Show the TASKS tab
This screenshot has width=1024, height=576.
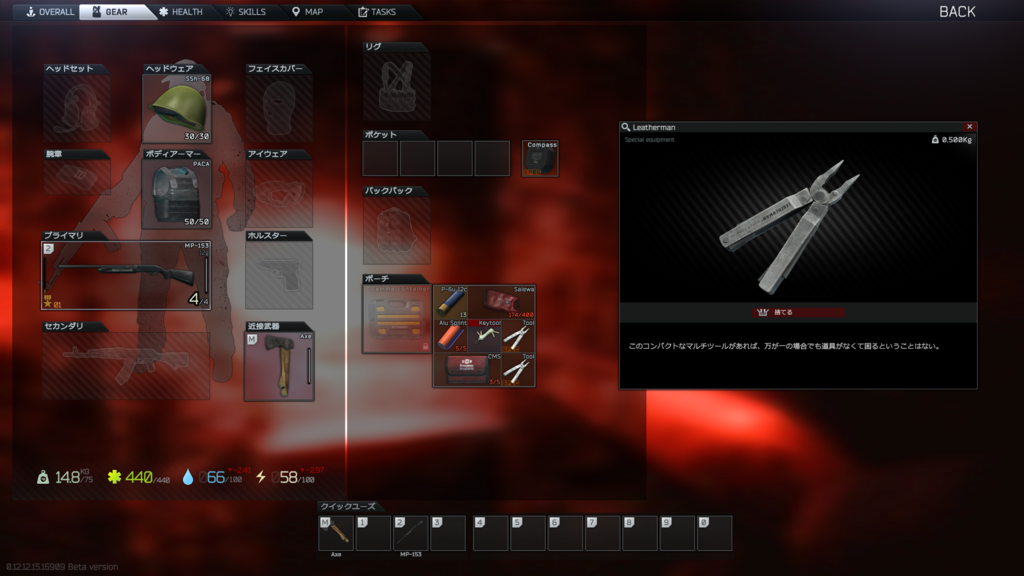(x=376, y=12)
